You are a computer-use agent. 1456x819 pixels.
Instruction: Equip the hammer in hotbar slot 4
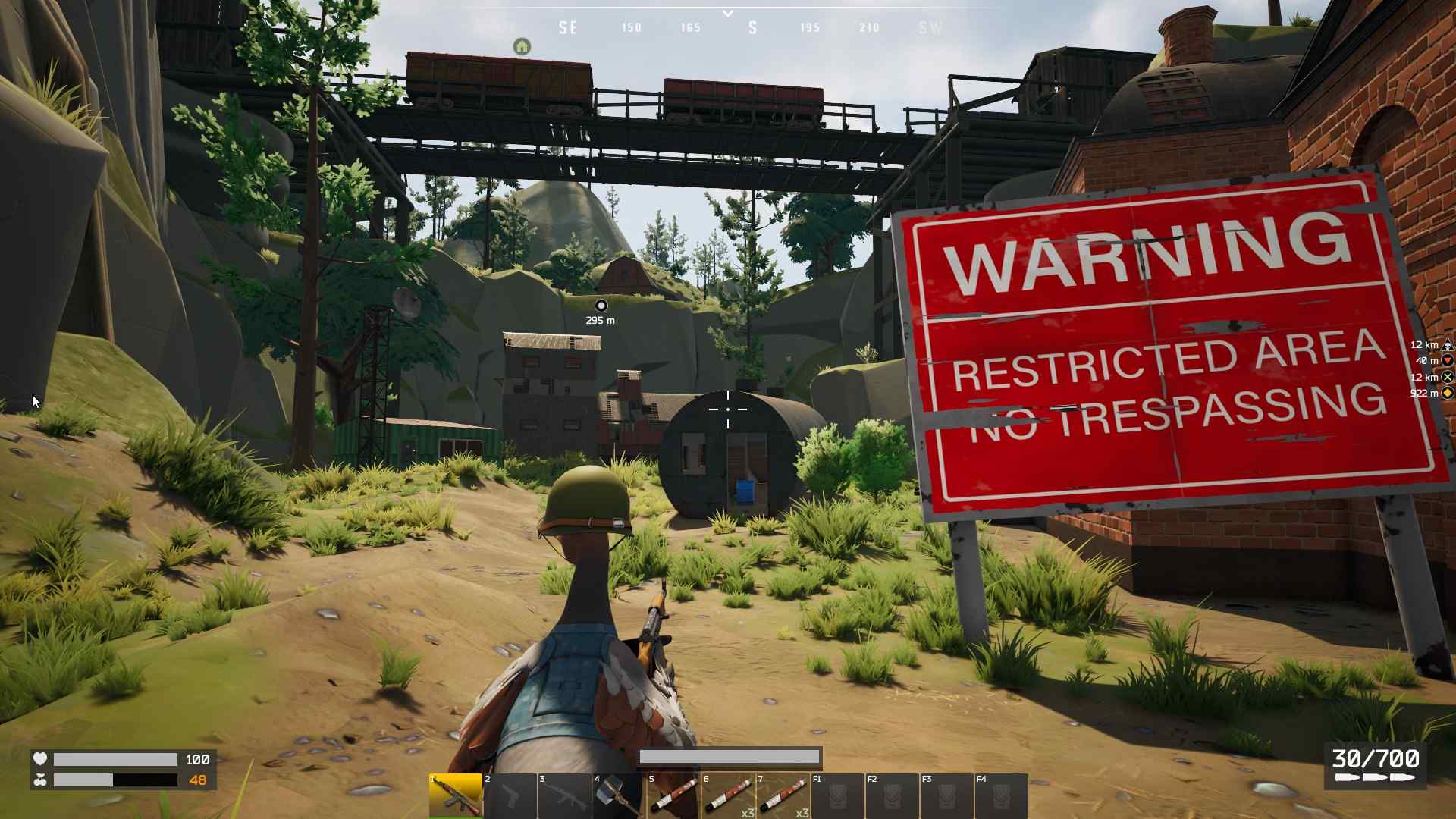point(619,795)
